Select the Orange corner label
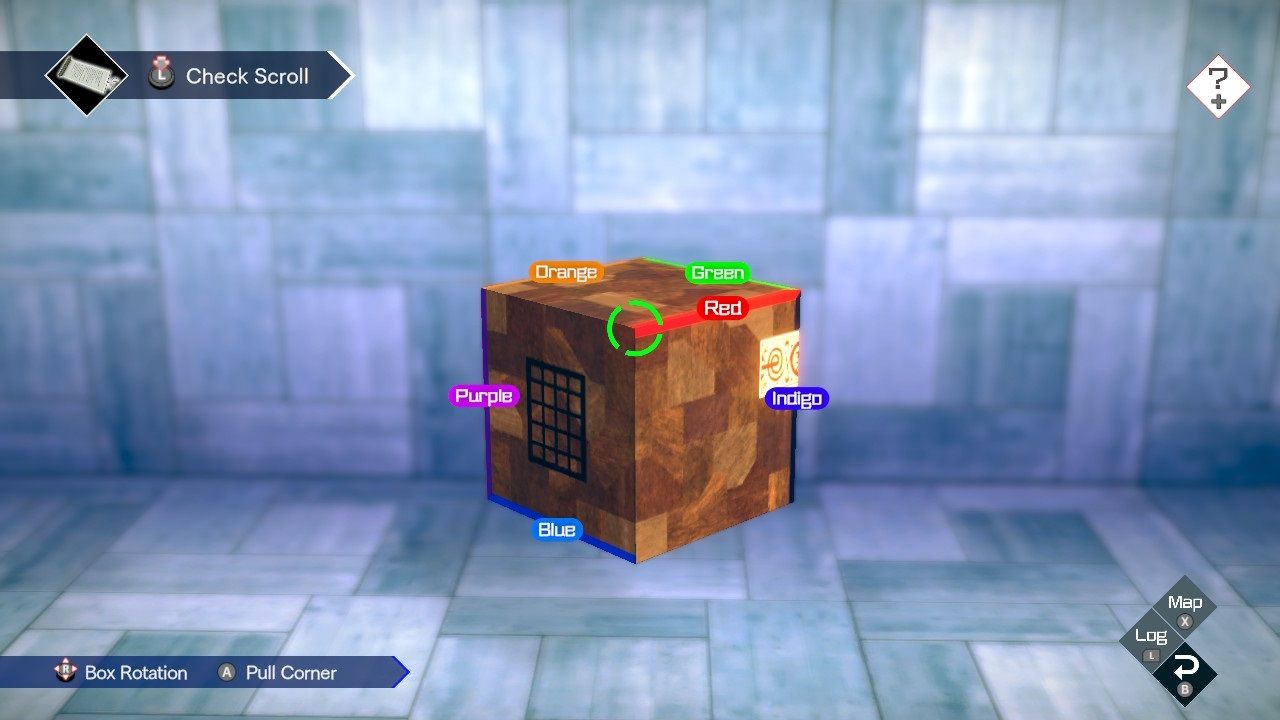Screen dimensions: 1280x720 (x=566, y=272)
